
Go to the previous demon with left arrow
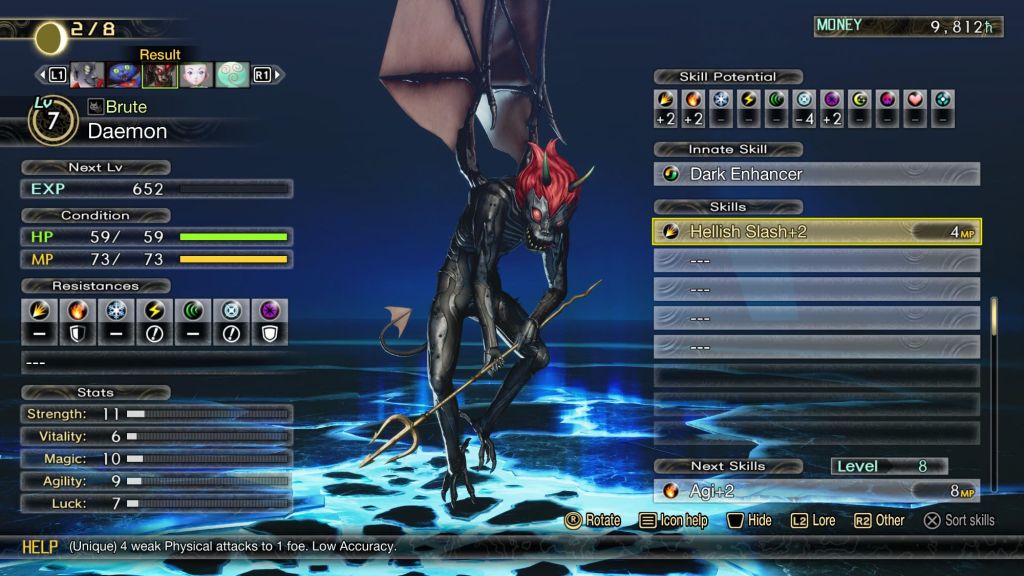point(42,75)
